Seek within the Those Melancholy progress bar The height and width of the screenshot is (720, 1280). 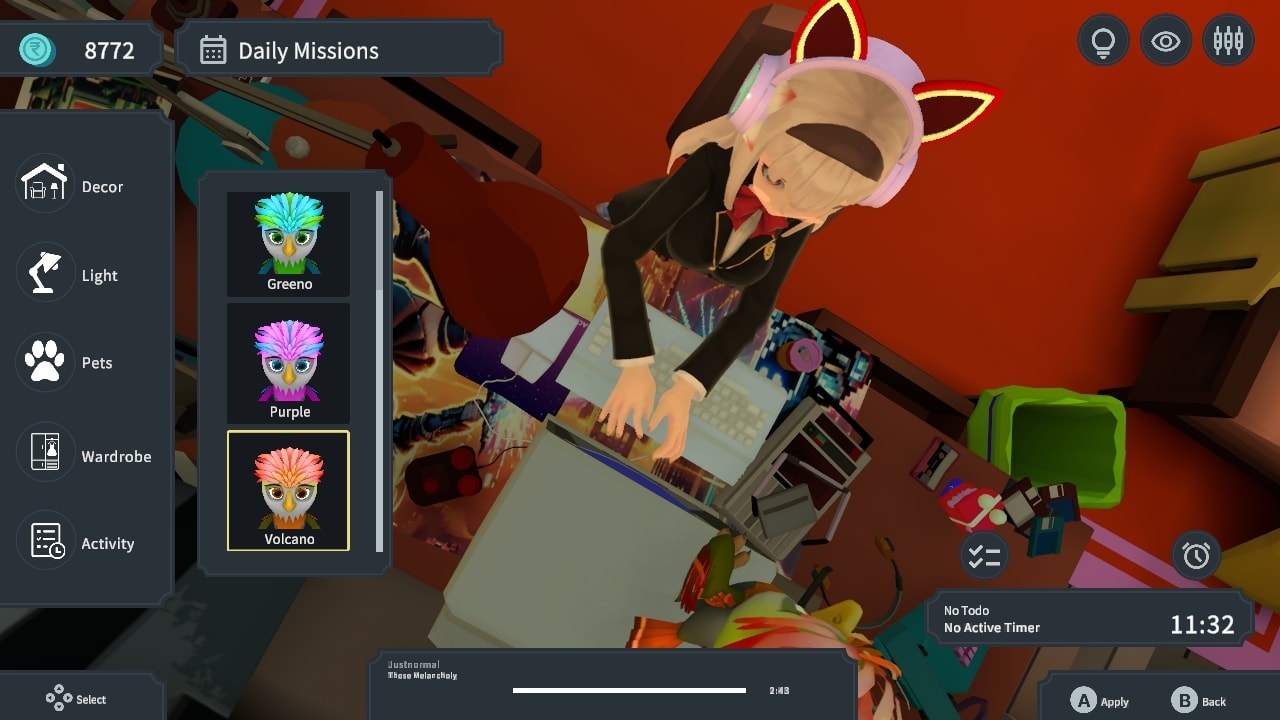[x=629, y=690]
